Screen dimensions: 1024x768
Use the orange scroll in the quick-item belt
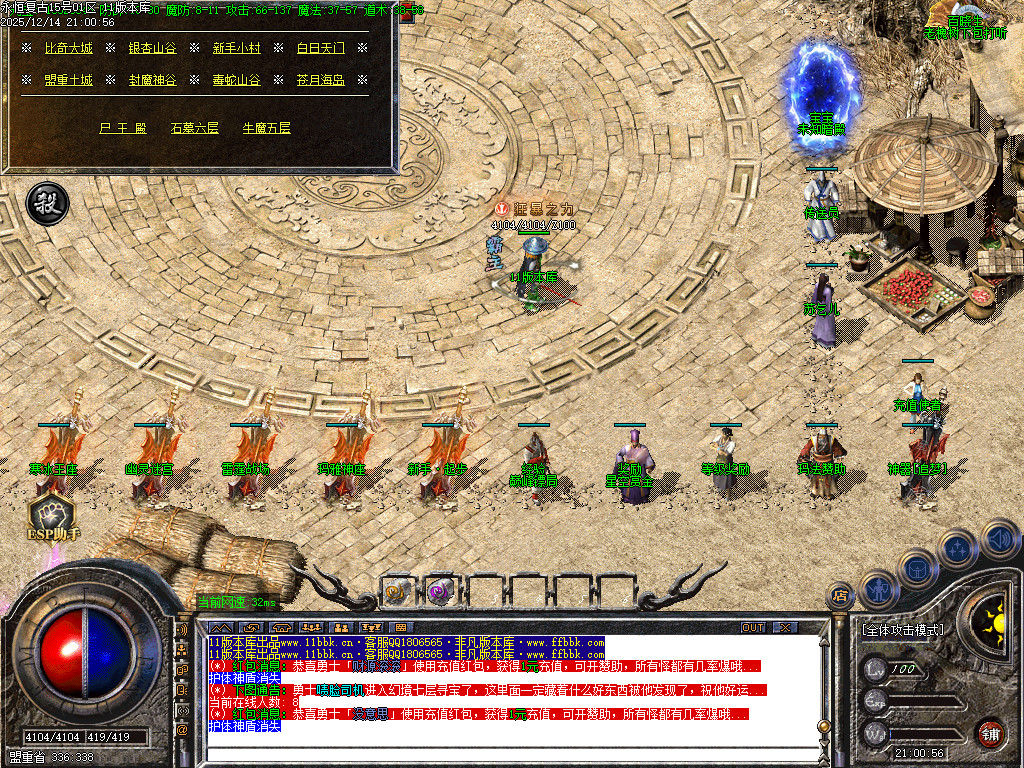point(396,591)
